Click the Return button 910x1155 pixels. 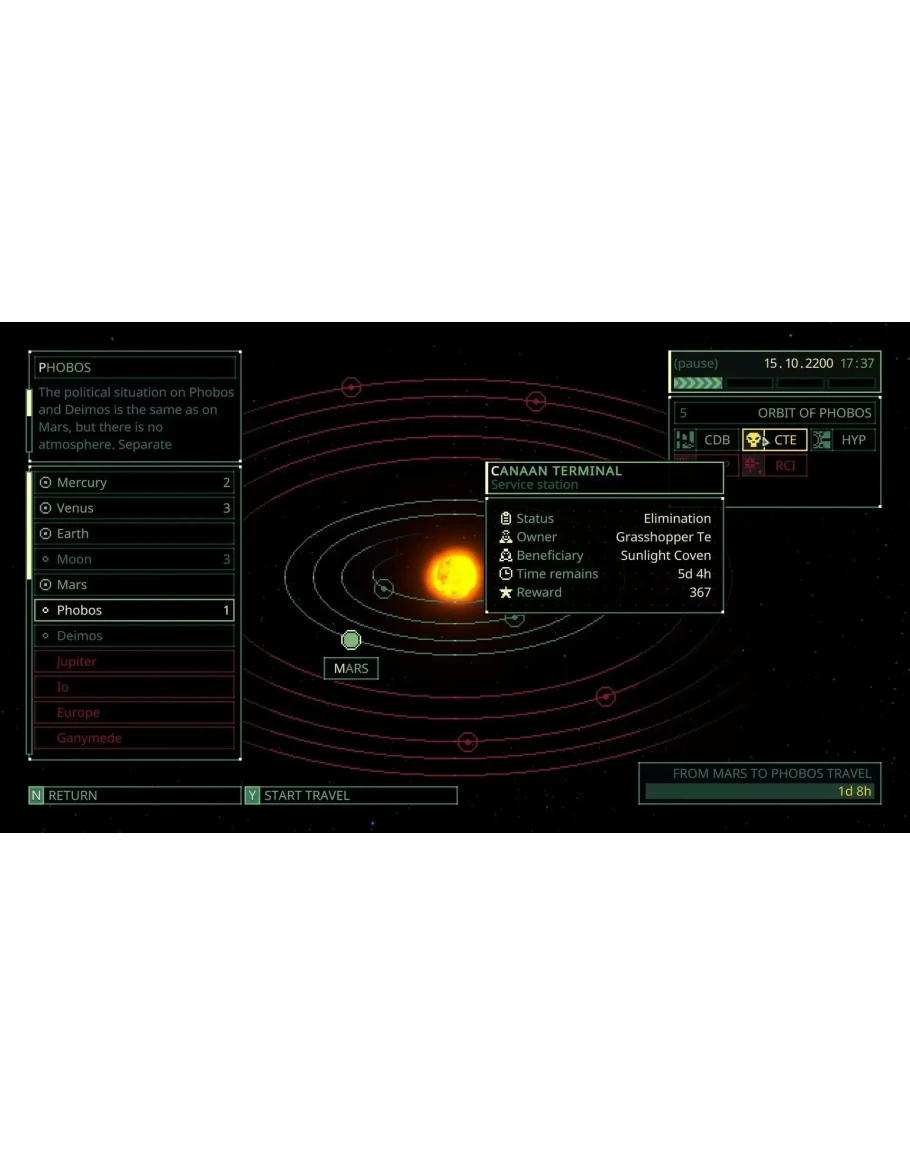tap(134, 795)
